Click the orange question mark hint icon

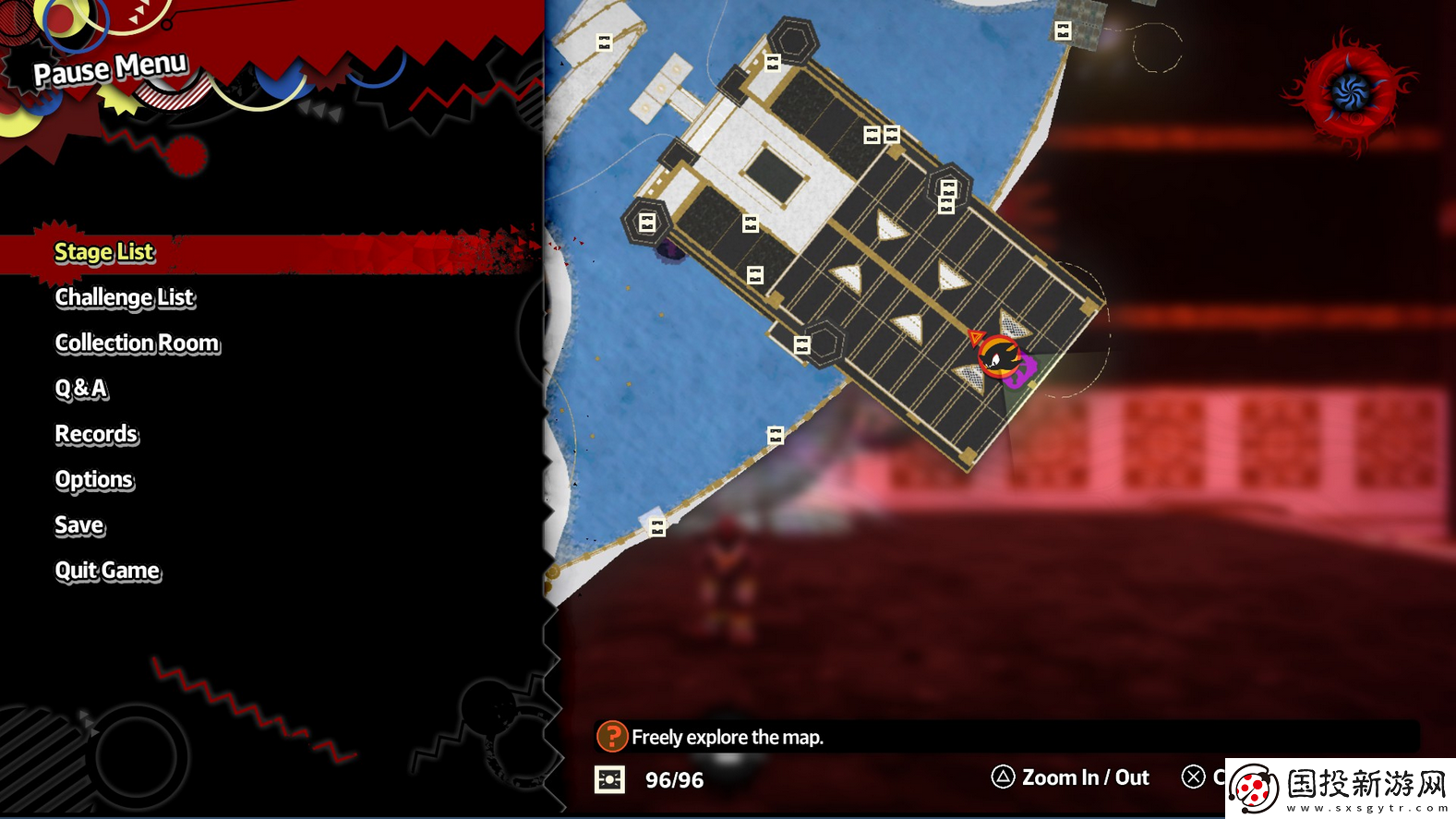pos(611,737)
